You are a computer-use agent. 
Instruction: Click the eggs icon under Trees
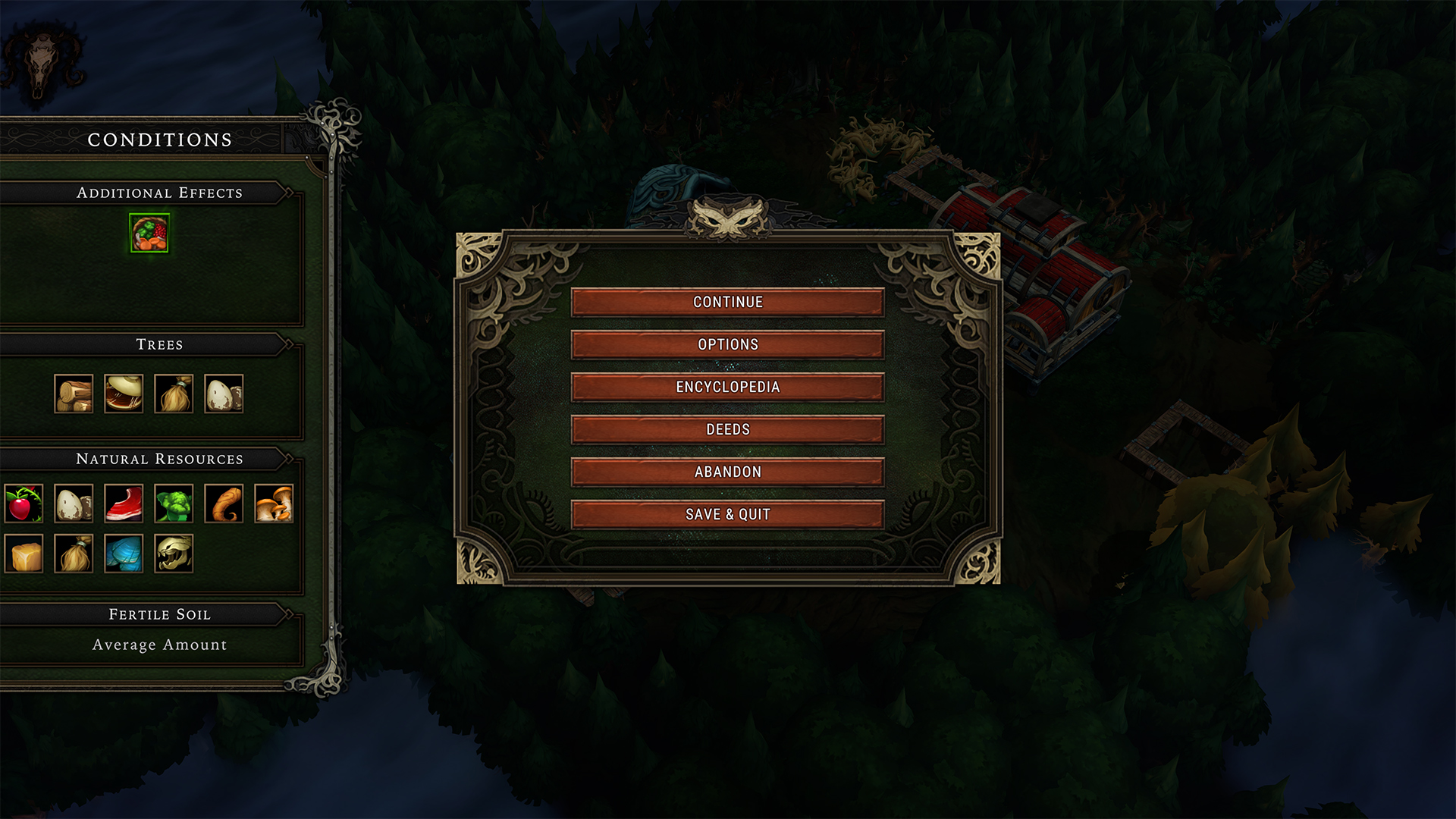(224, 394)
